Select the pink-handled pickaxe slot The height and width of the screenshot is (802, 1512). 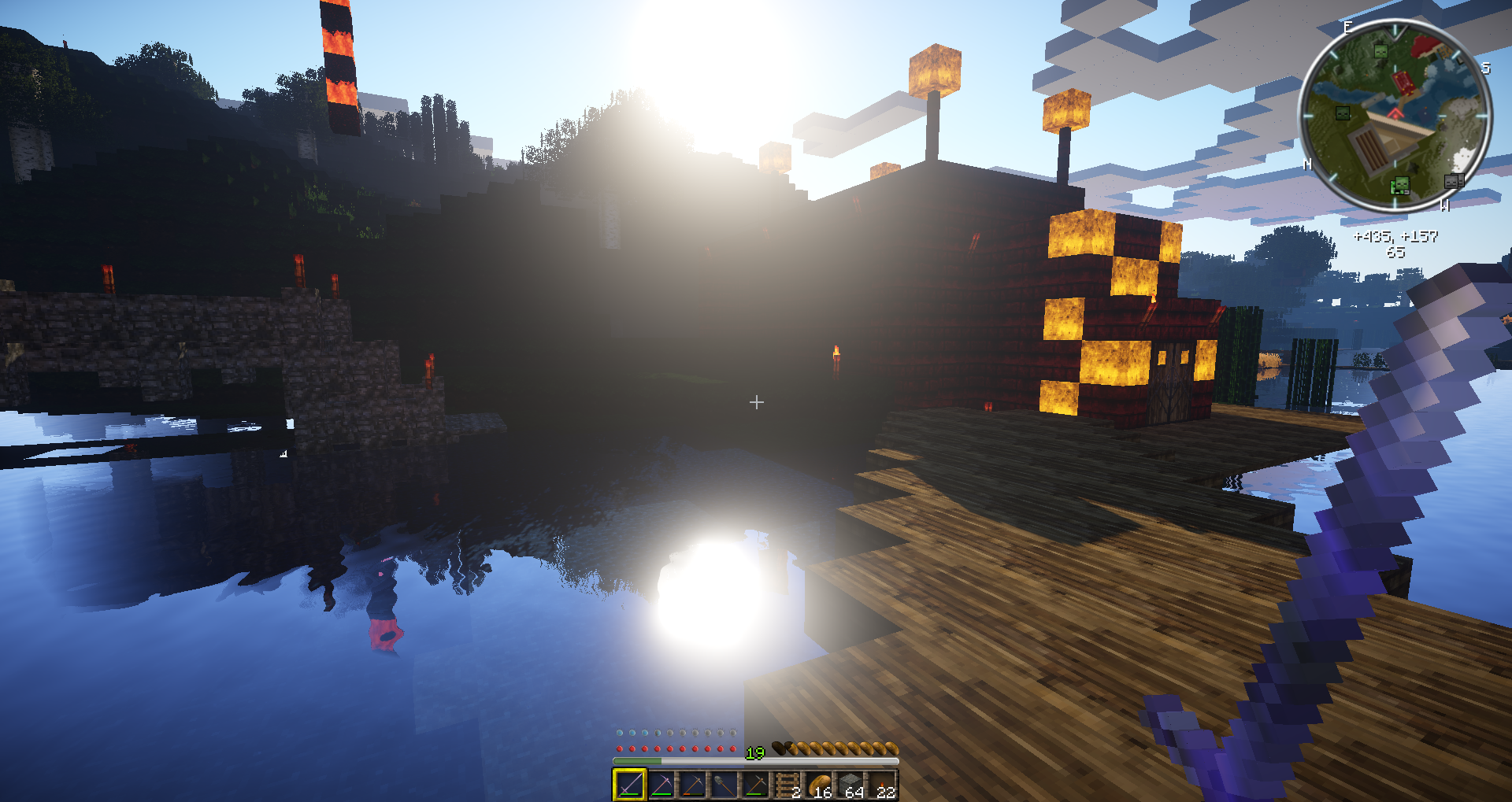pyautogui.click(x=661, y=785)
